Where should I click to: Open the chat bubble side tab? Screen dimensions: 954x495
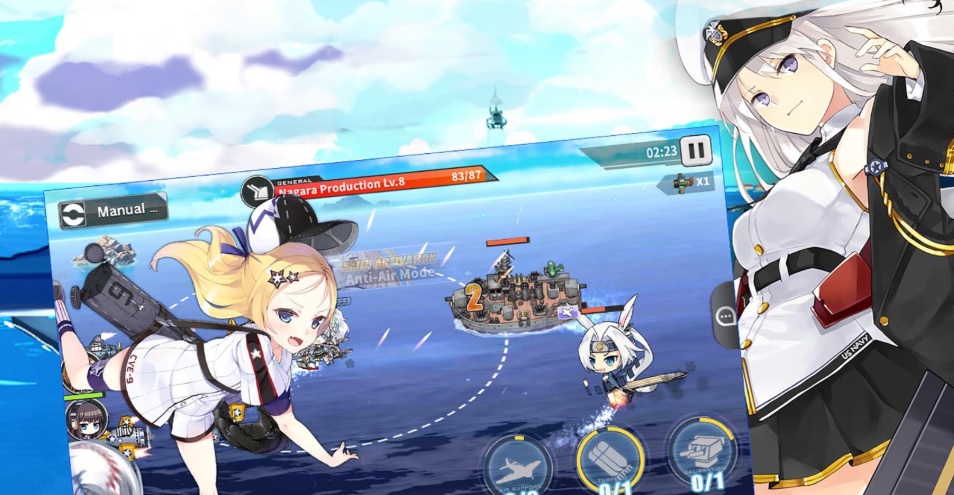726,314
